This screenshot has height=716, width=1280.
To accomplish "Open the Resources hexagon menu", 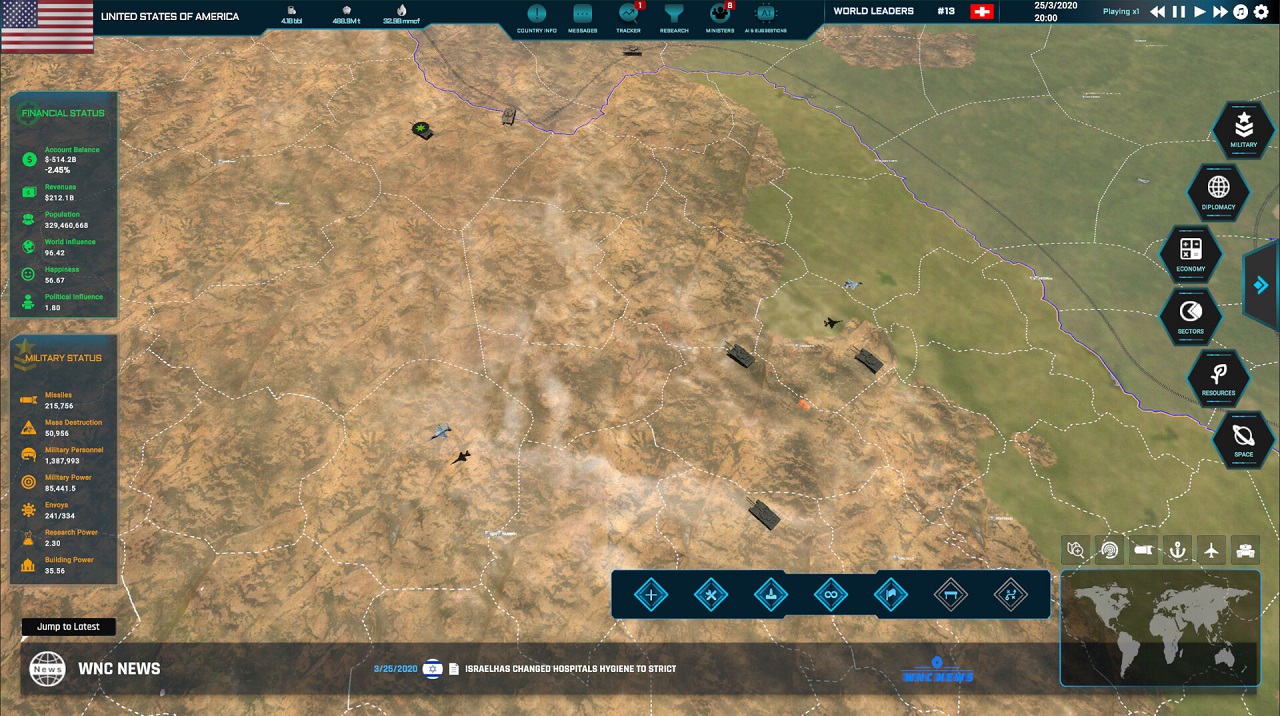I will pos(1218,378).
